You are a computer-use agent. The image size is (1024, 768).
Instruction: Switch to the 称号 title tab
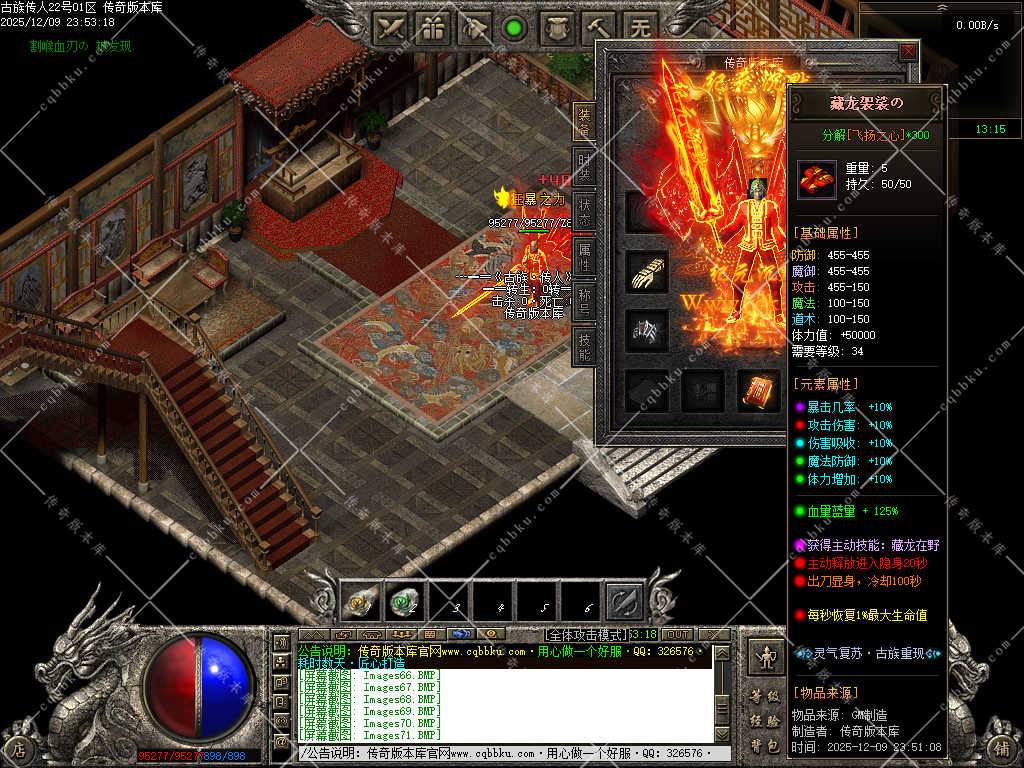pos(584,300)
